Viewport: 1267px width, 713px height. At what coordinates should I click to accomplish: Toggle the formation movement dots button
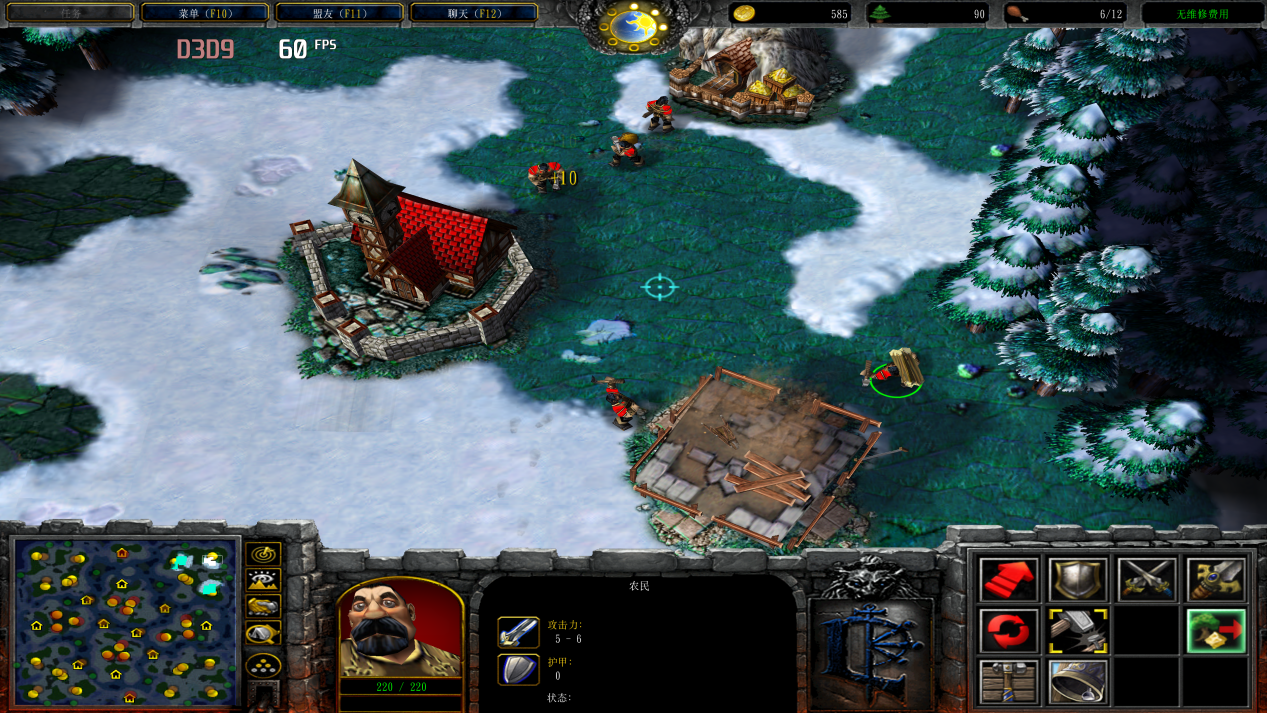(x=263, y=665)
